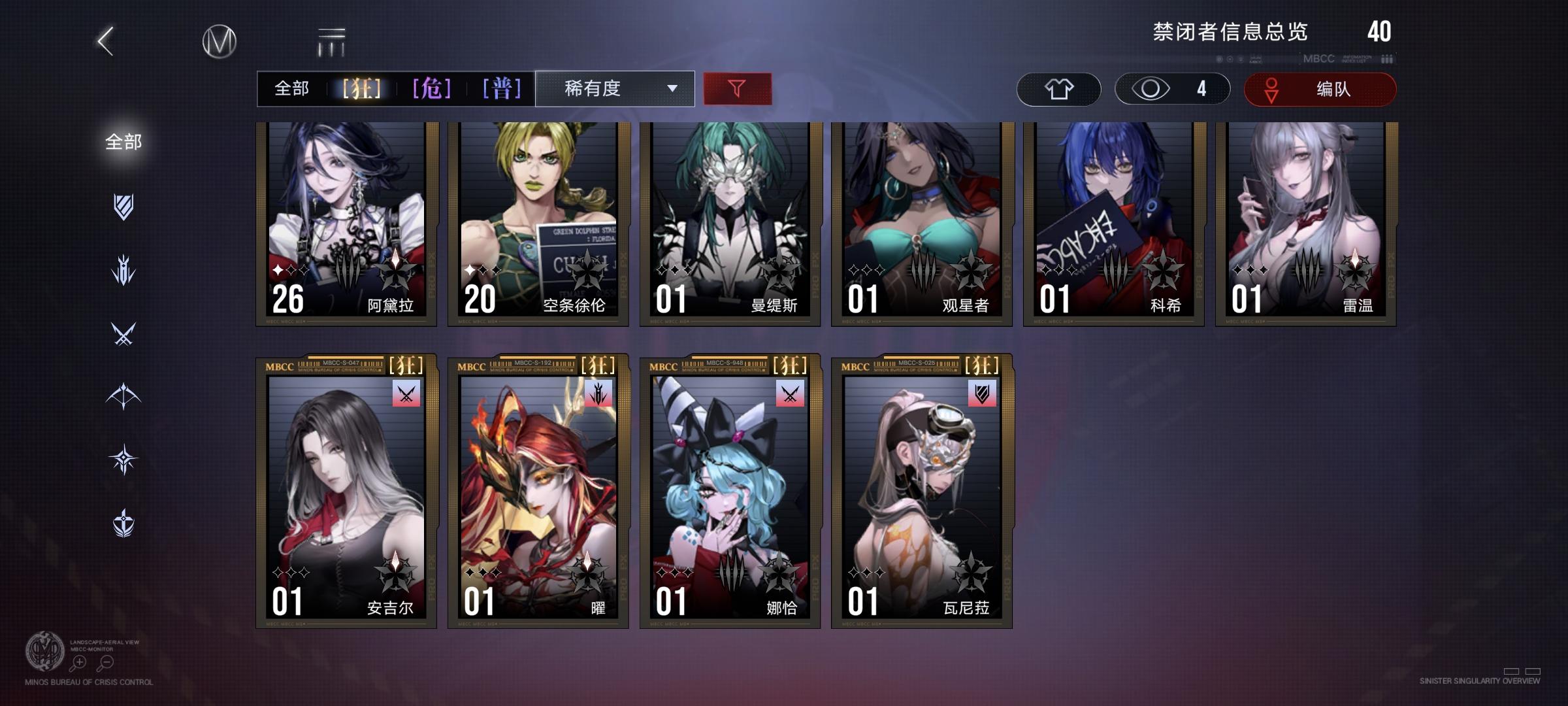Open the 稀有度 rarity dropdown

(x=614, y=88)
